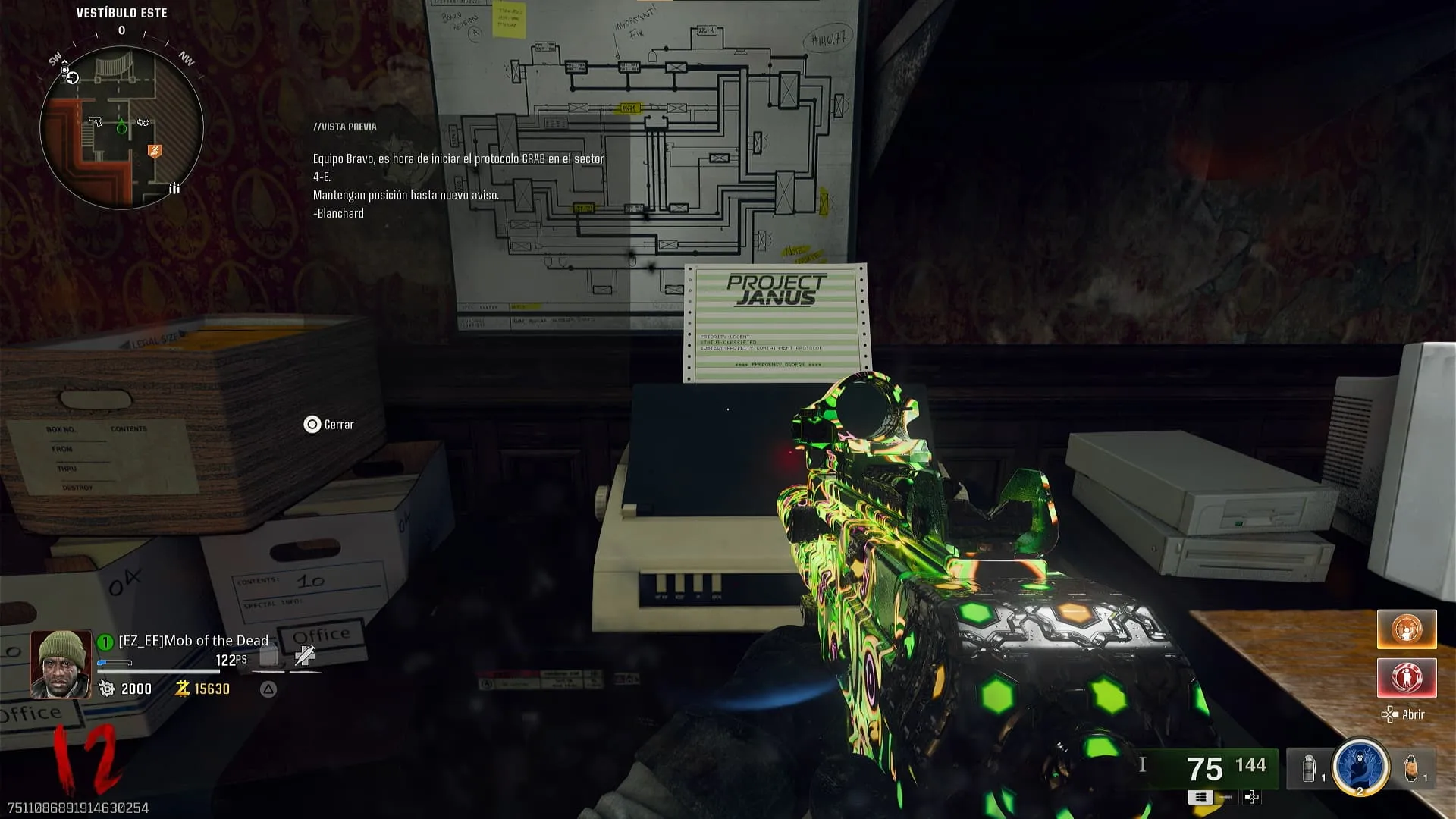Click the armor plate slot icon
1456x819 pixels.
coord(268,655)
